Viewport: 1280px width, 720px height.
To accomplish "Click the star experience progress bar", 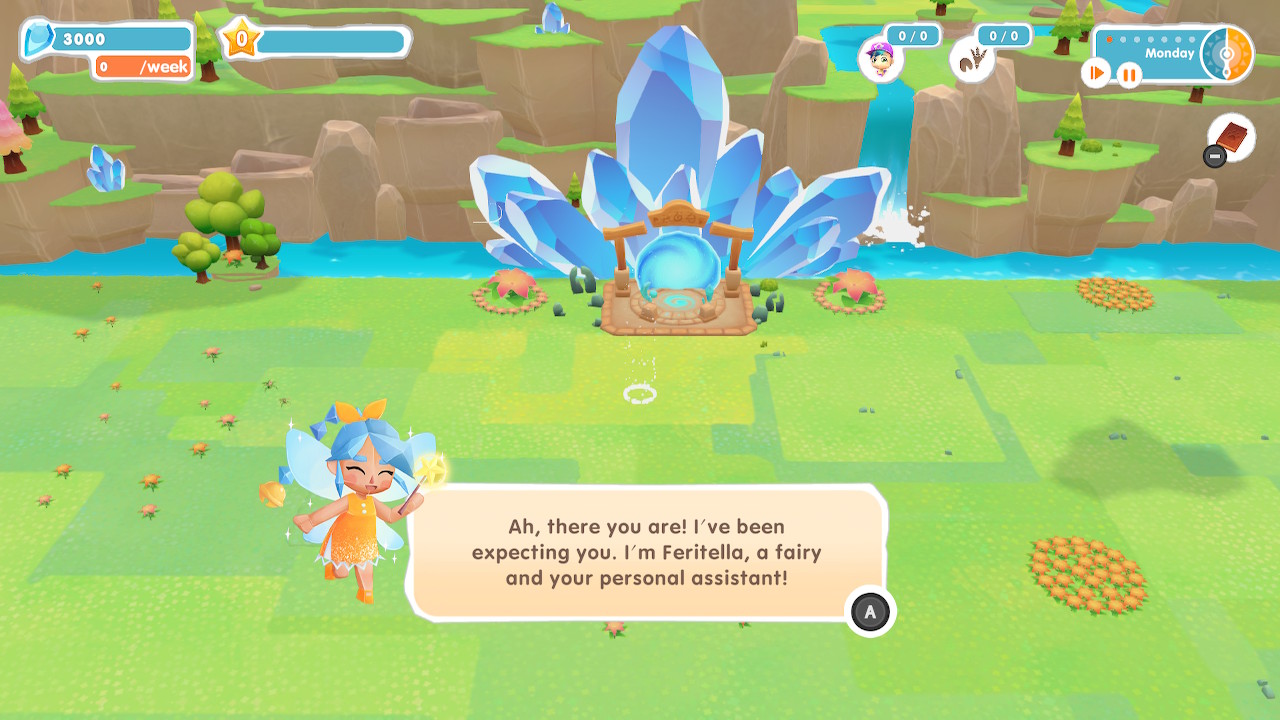I will [330, 41].
